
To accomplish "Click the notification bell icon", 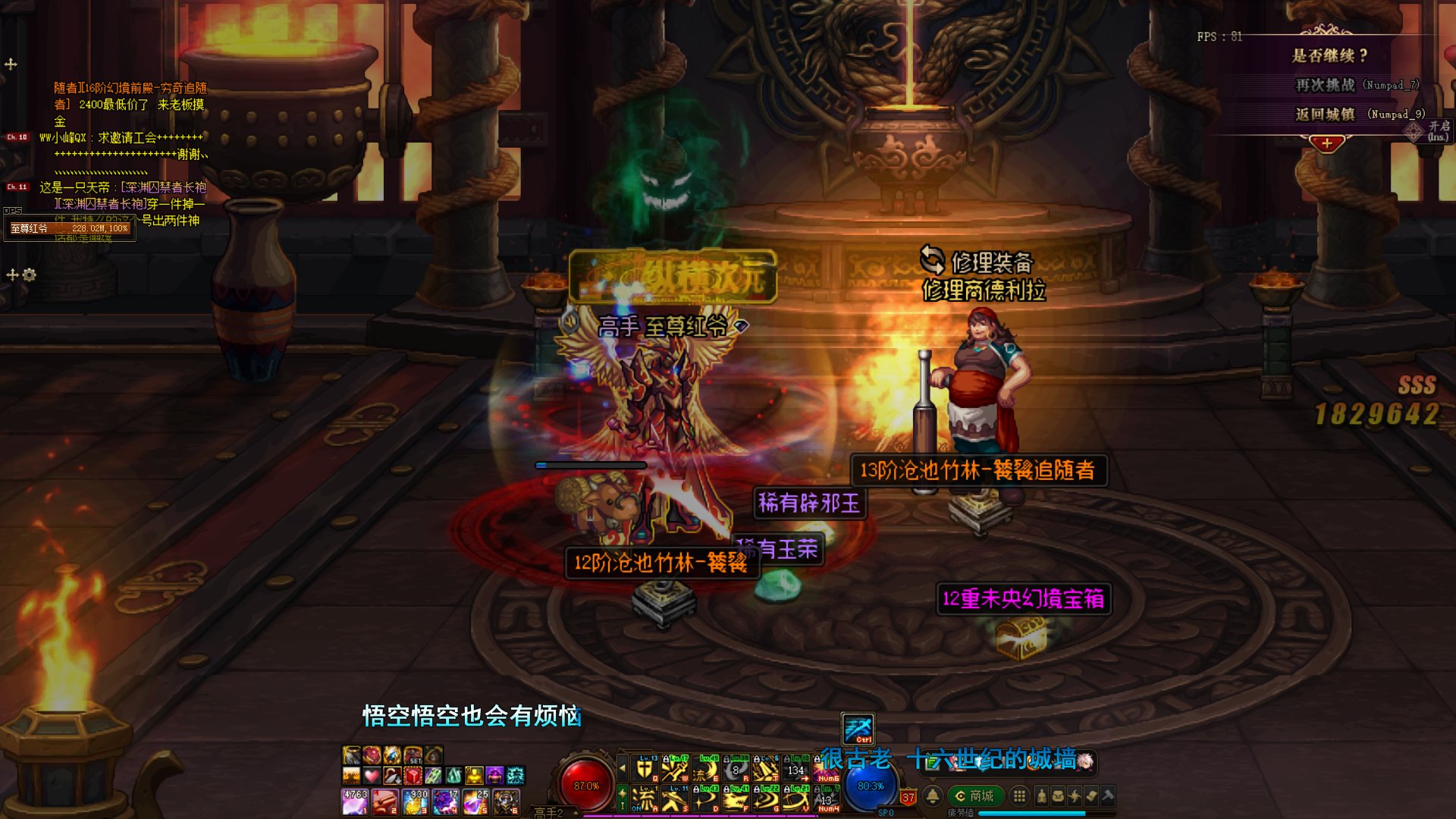I will (x=933, y=795).
